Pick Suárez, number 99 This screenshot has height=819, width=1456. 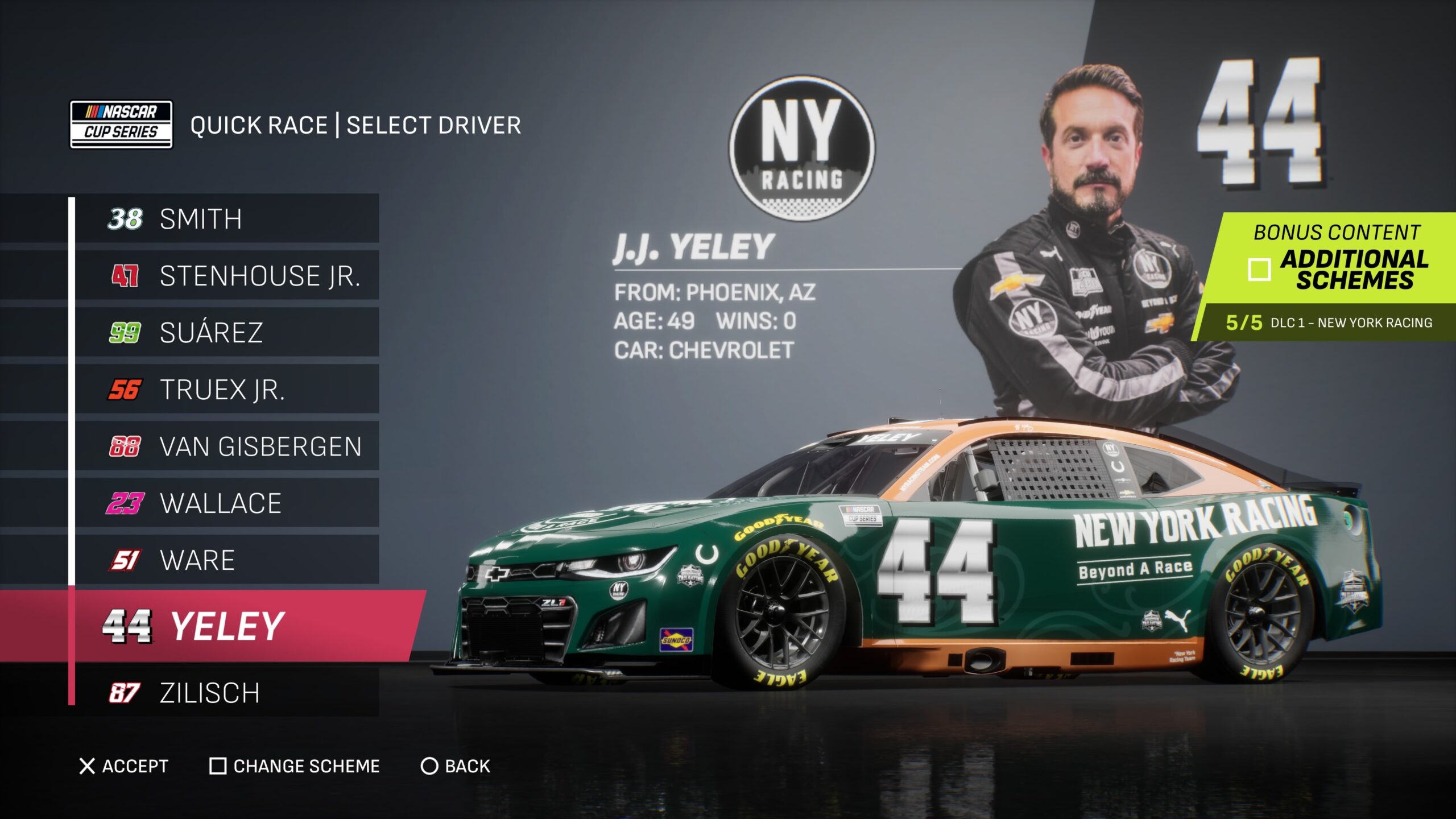coord(226,333)
